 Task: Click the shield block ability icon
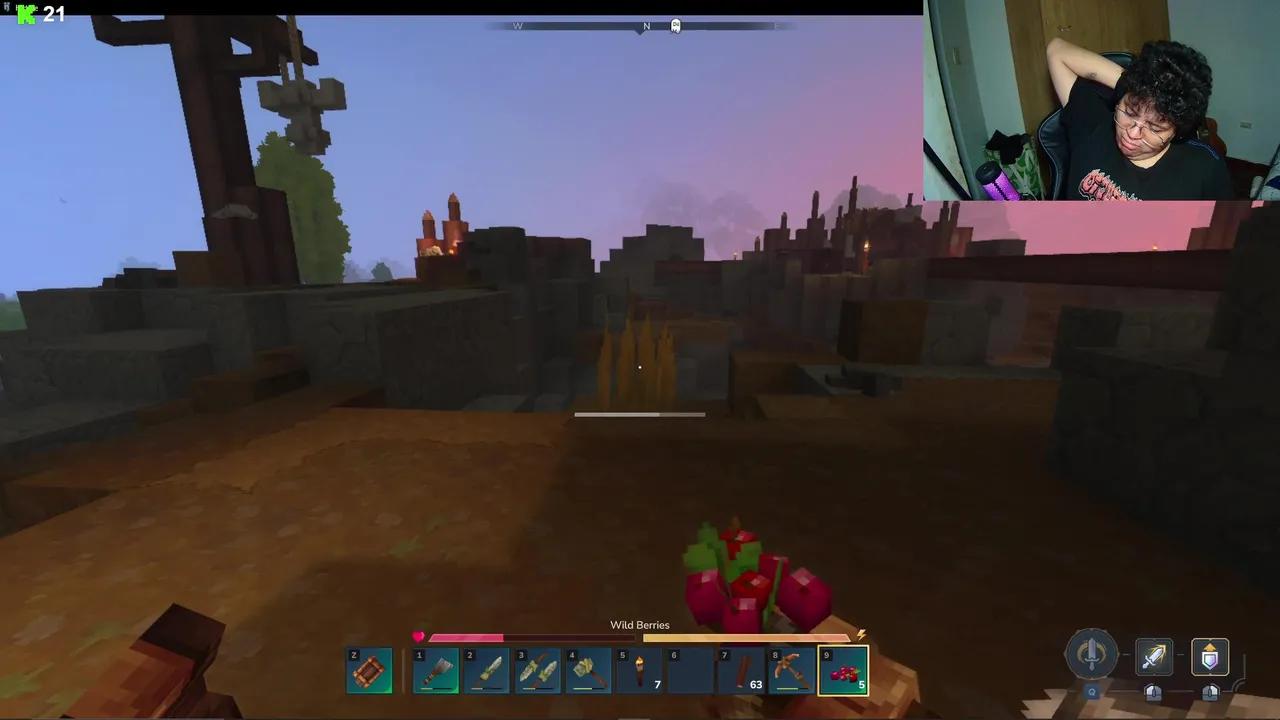click(x=1210, y=656)
